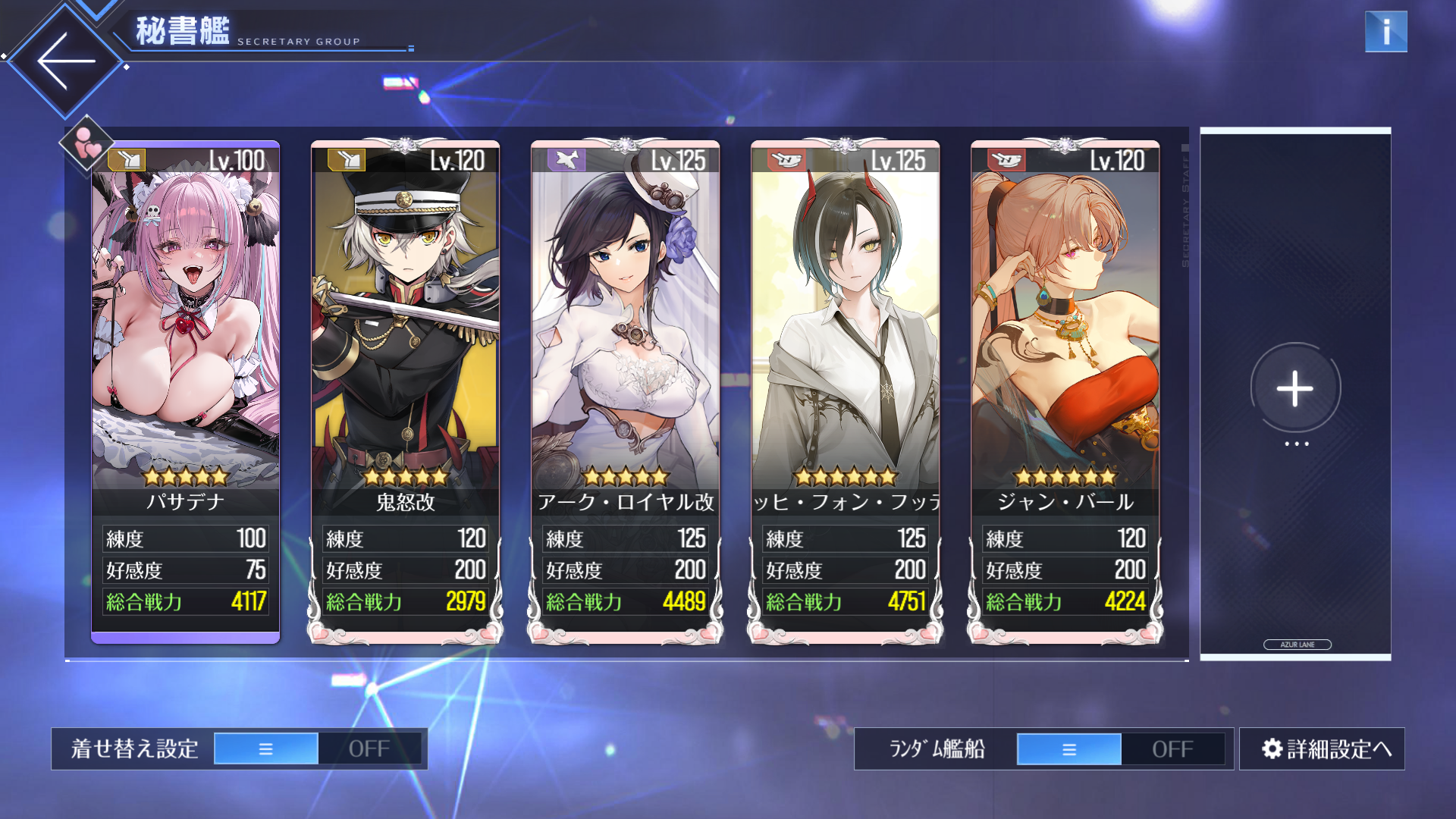Viewport: 1456px width, 819px height.
Task: Toggle the 着せ替え設定 switch
Action: pos(318,749)
